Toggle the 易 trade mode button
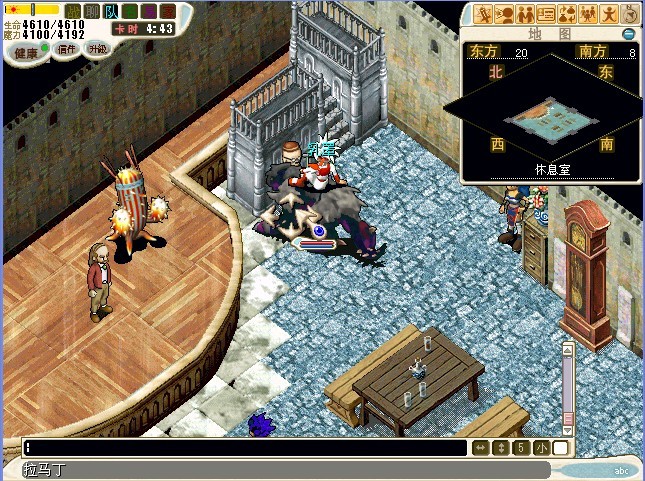 [150, 10]
